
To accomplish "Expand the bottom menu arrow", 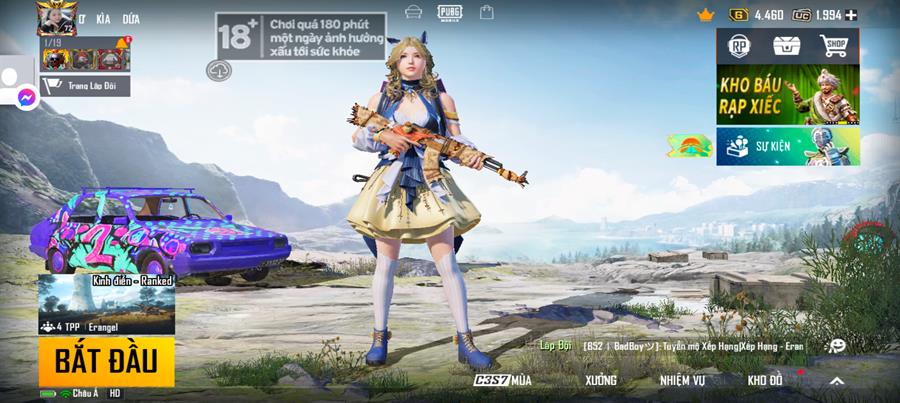I will (836, 381).
